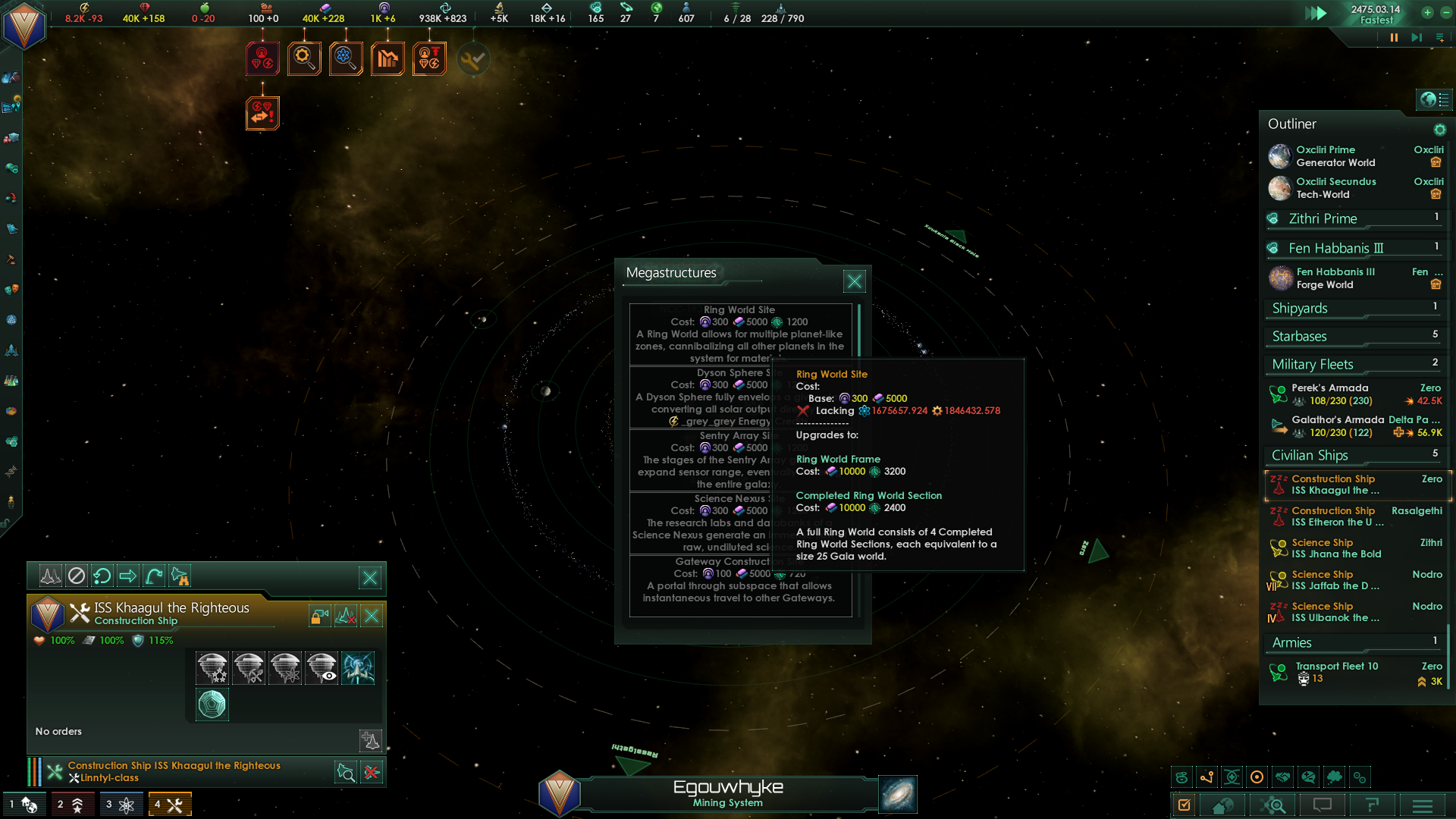Image resolution: width=1456 pixels, height=819 pixels.
Task: Select control group 4 construction ships
Action: pos(169,805)
